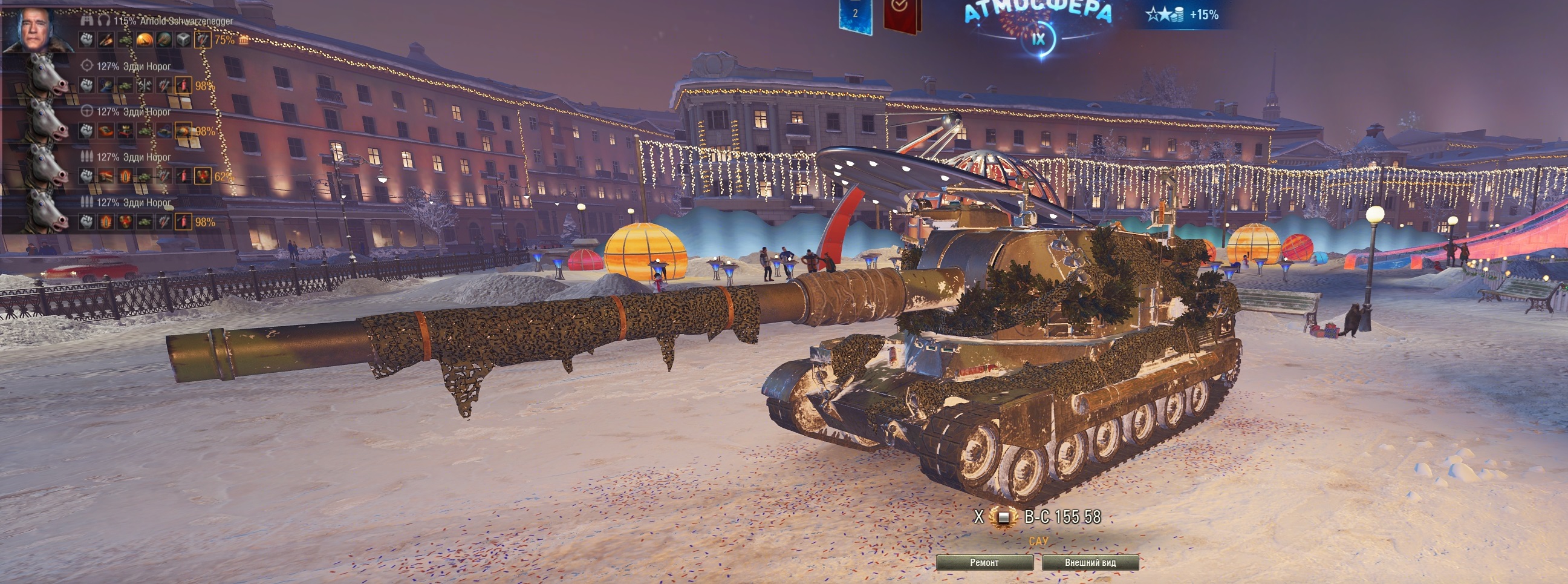View the commander's Brothers in Arms fist icon
This screenshot has width=1568, height=584.
[x=86, y=40]
